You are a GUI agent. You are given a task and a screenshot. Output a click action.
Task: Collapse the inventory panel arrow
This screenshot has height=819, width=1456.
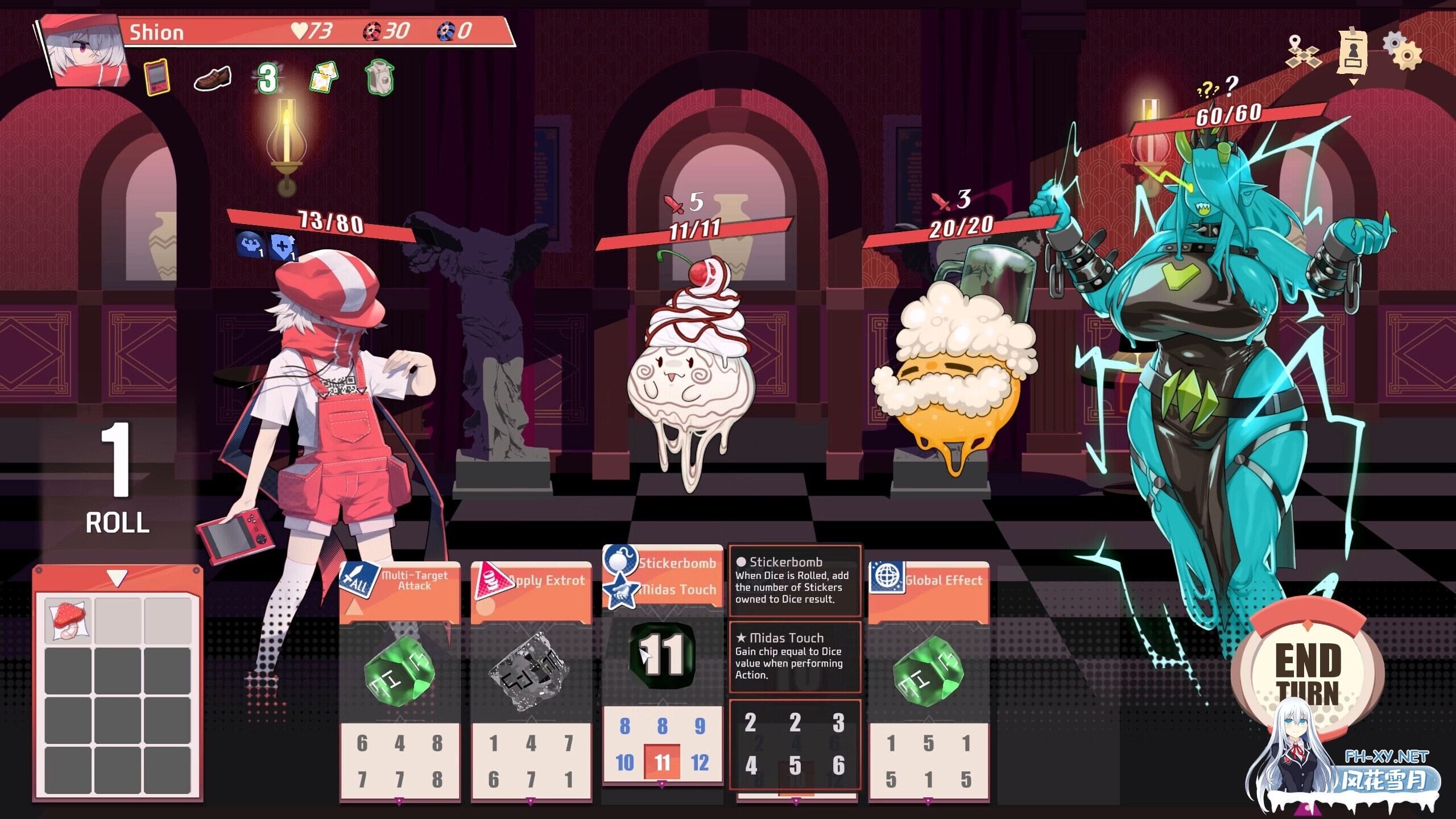(117, 578)
